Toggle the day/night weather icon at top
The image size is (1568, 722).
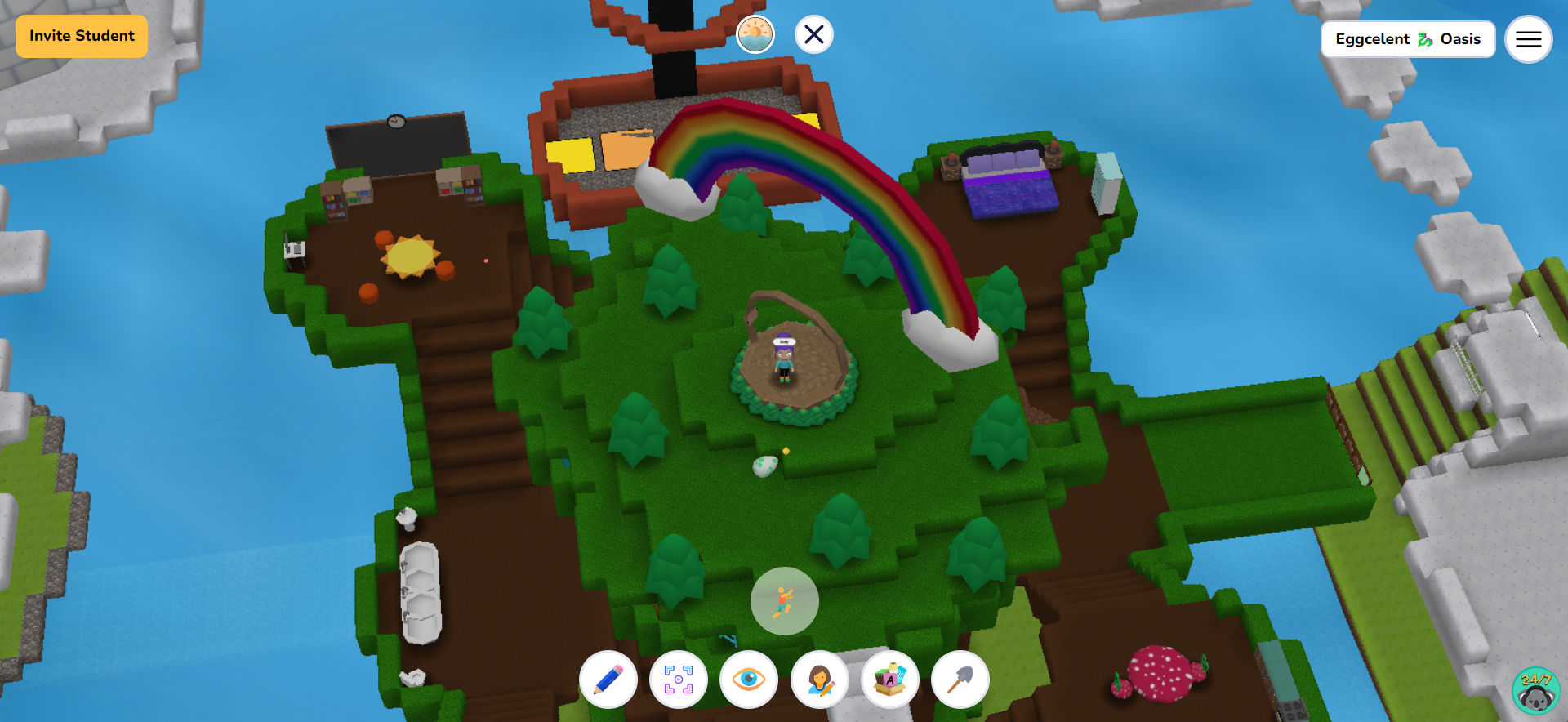(755, 33)
